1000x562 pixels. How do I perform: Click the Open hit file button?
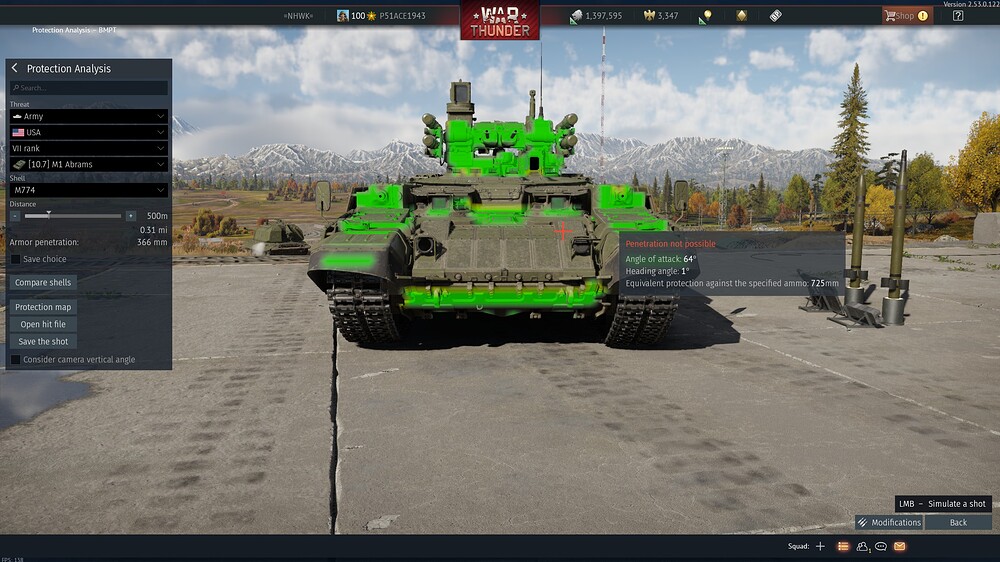pos(43,324)
